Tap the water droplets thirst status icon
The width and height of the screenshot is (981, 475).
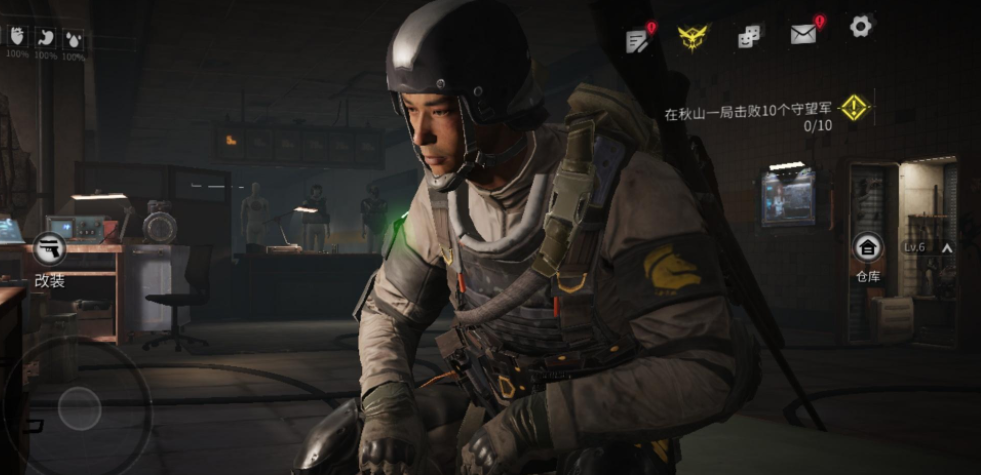pyautogui.click(x=73, y=40)
